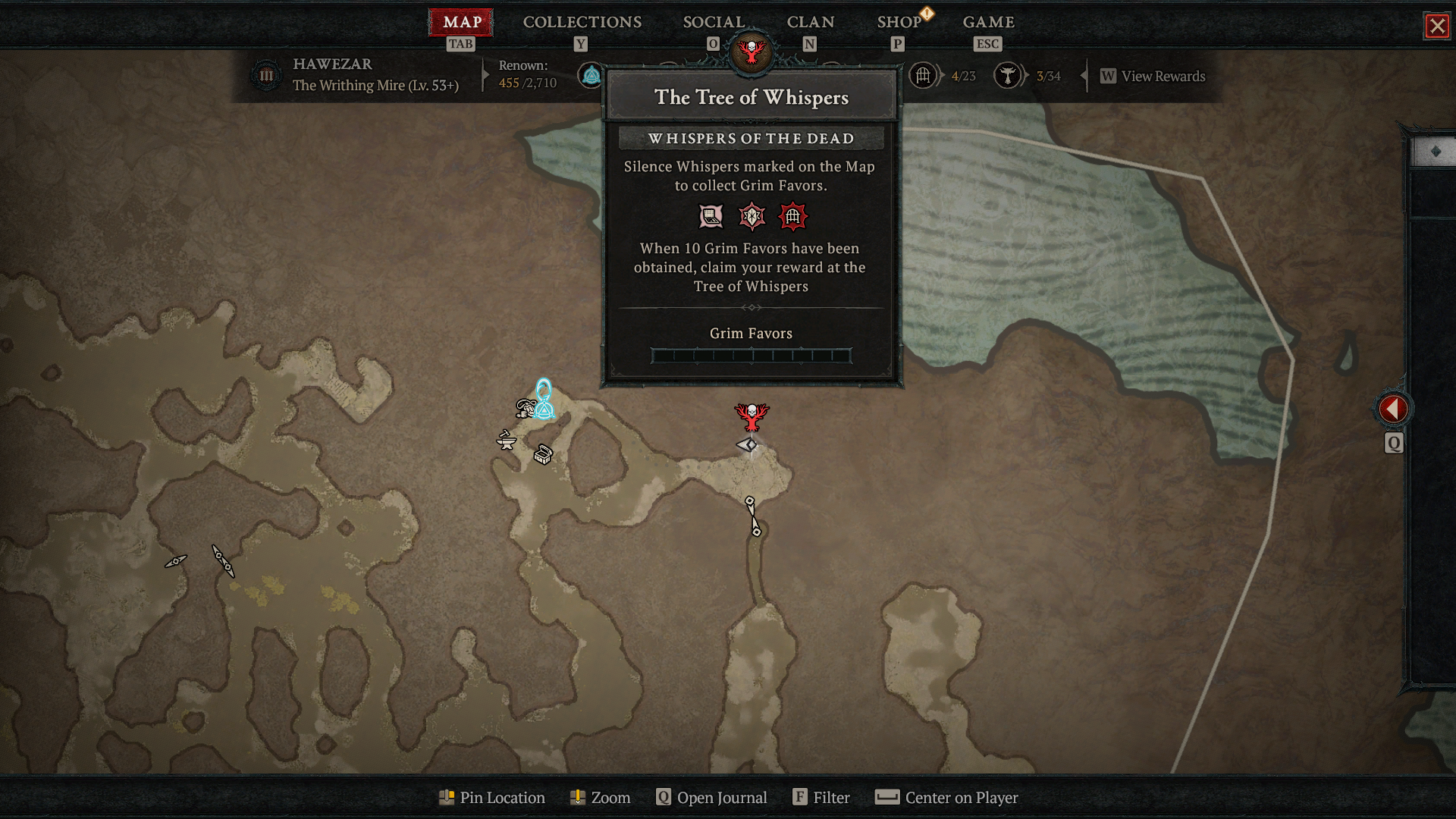Center the map on the player

click(x=946, y=797)
